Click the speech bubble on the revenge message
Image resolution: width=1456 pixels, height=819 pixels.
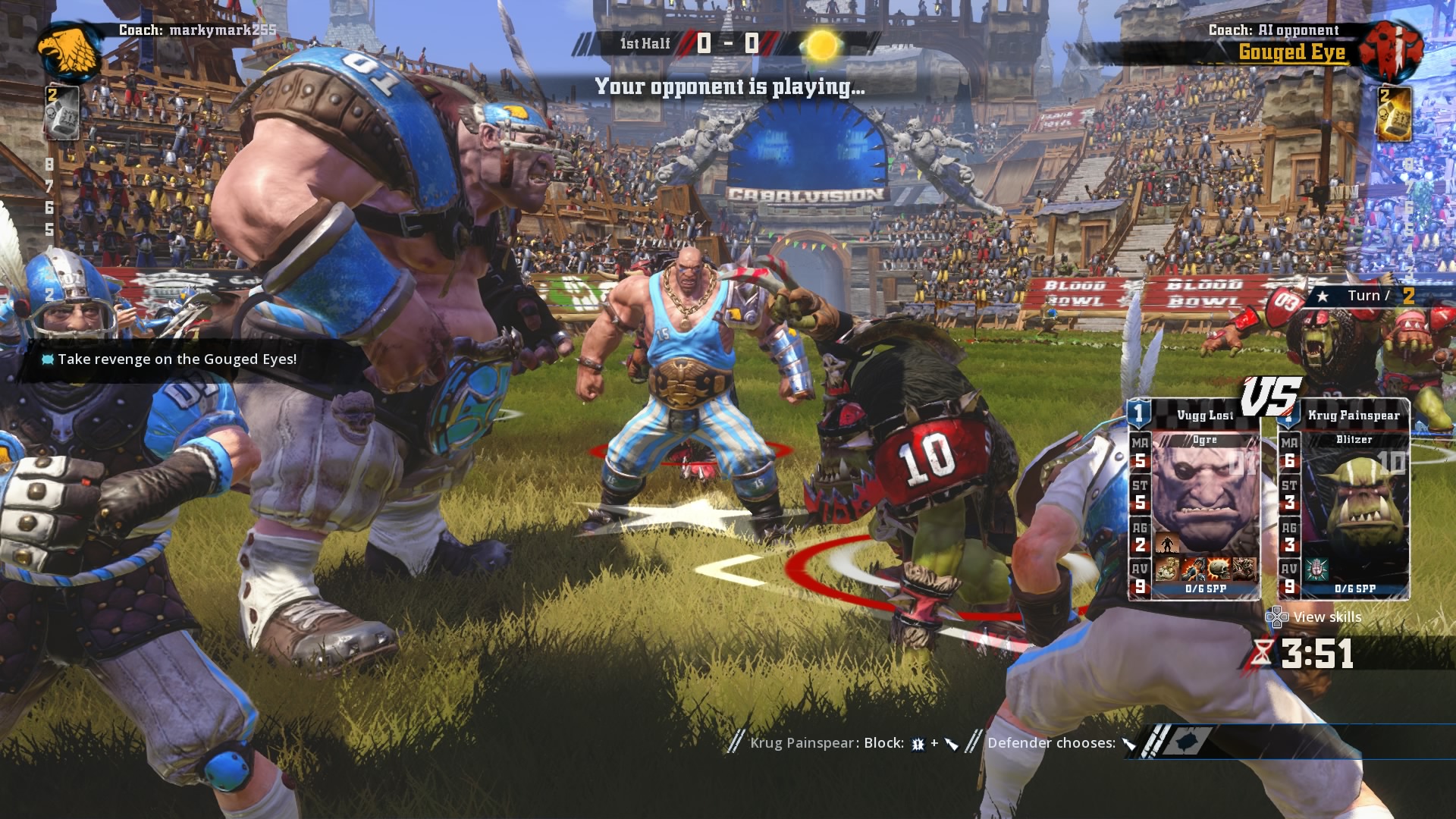click(x=47, y=359)
